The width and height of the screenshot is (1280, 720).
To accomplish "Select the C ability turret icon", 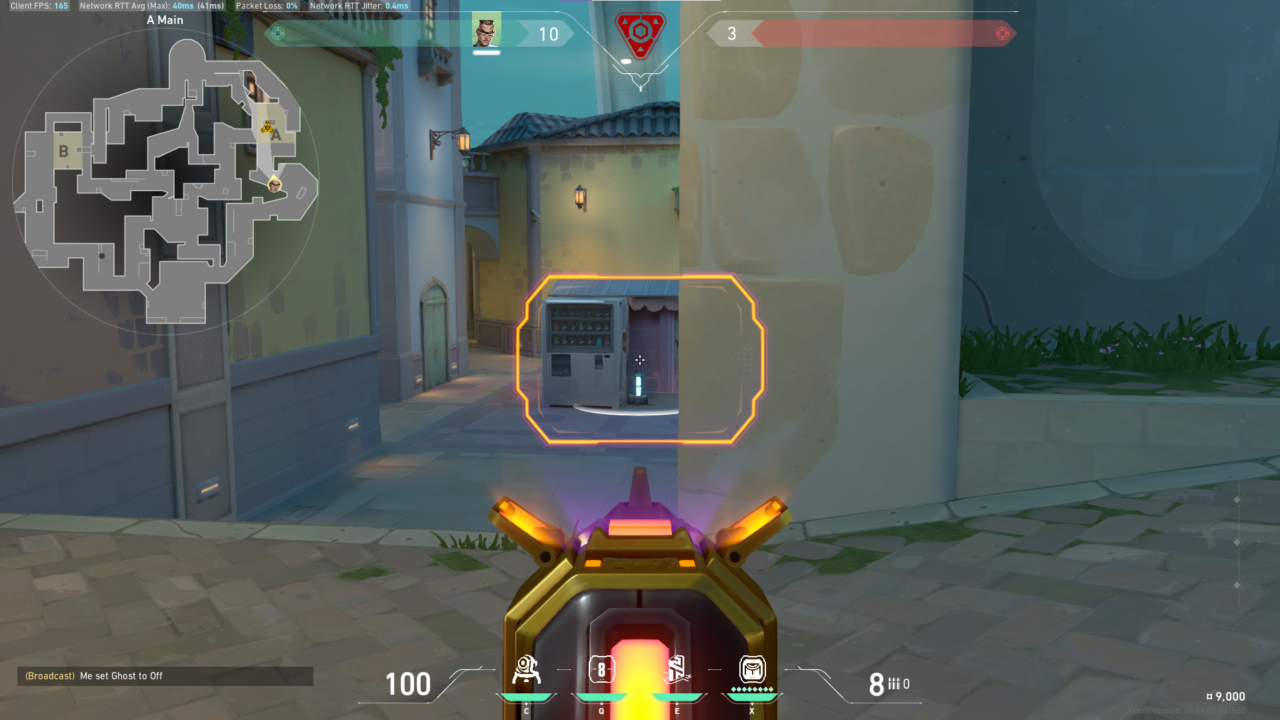I will pos(525,668).
